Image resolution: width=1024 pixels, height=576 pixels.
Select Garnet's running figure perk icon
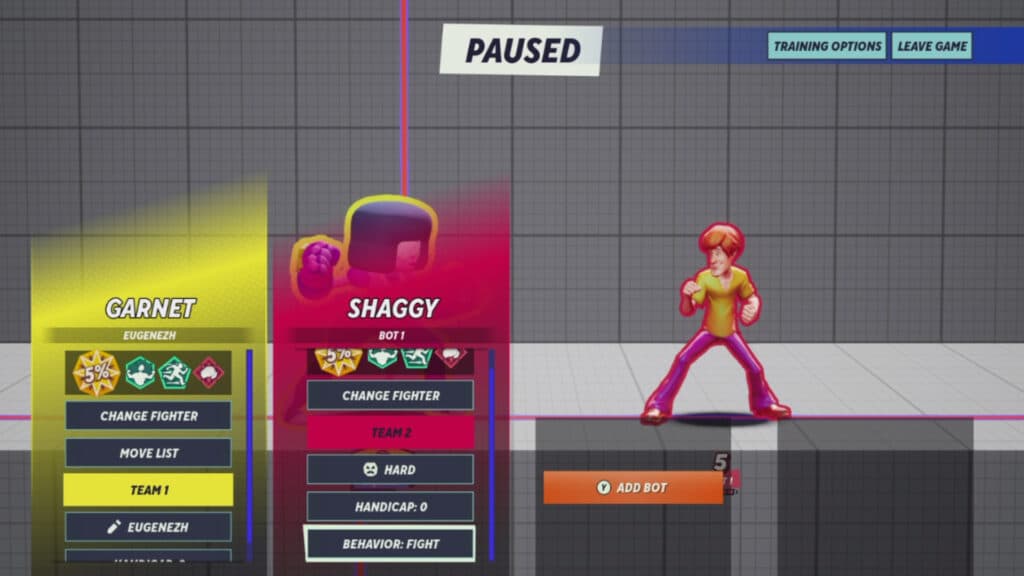coord(174,373)
